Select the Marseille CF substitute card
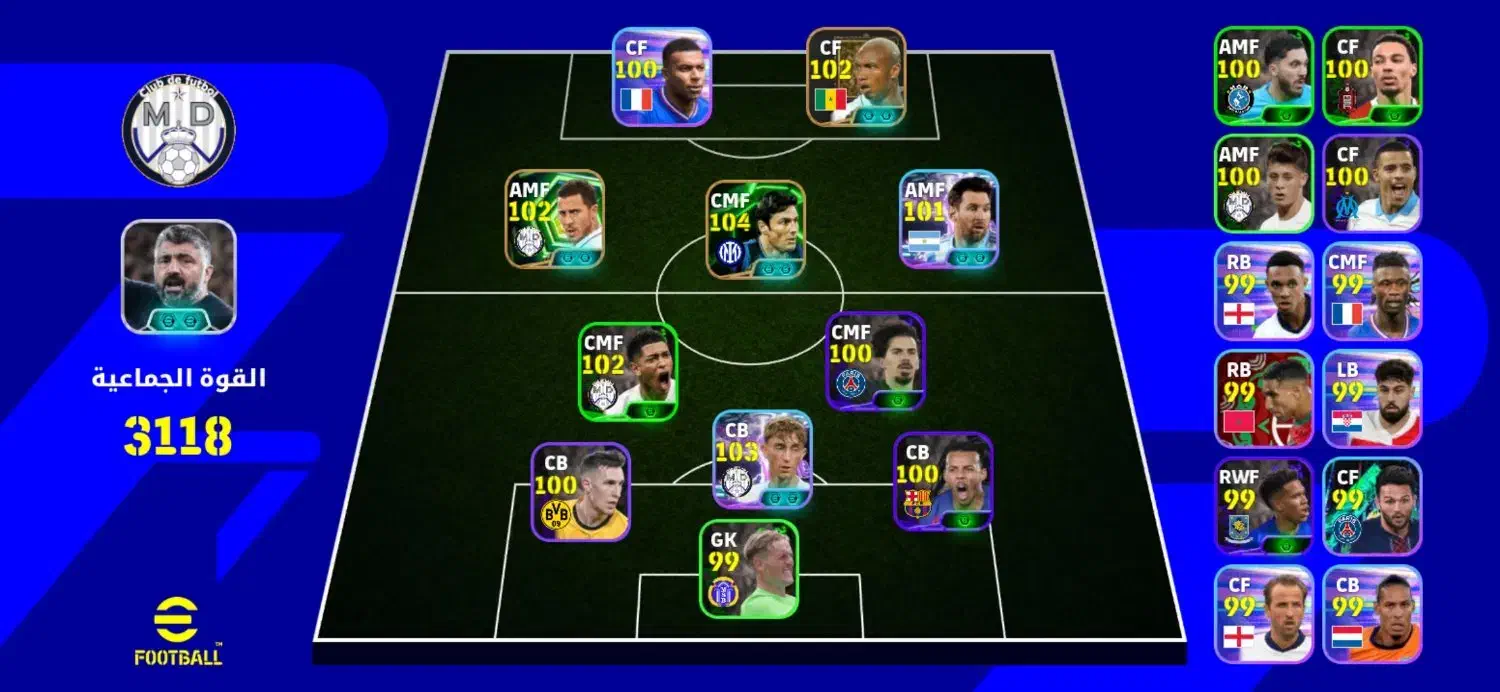 [1372, 183]
